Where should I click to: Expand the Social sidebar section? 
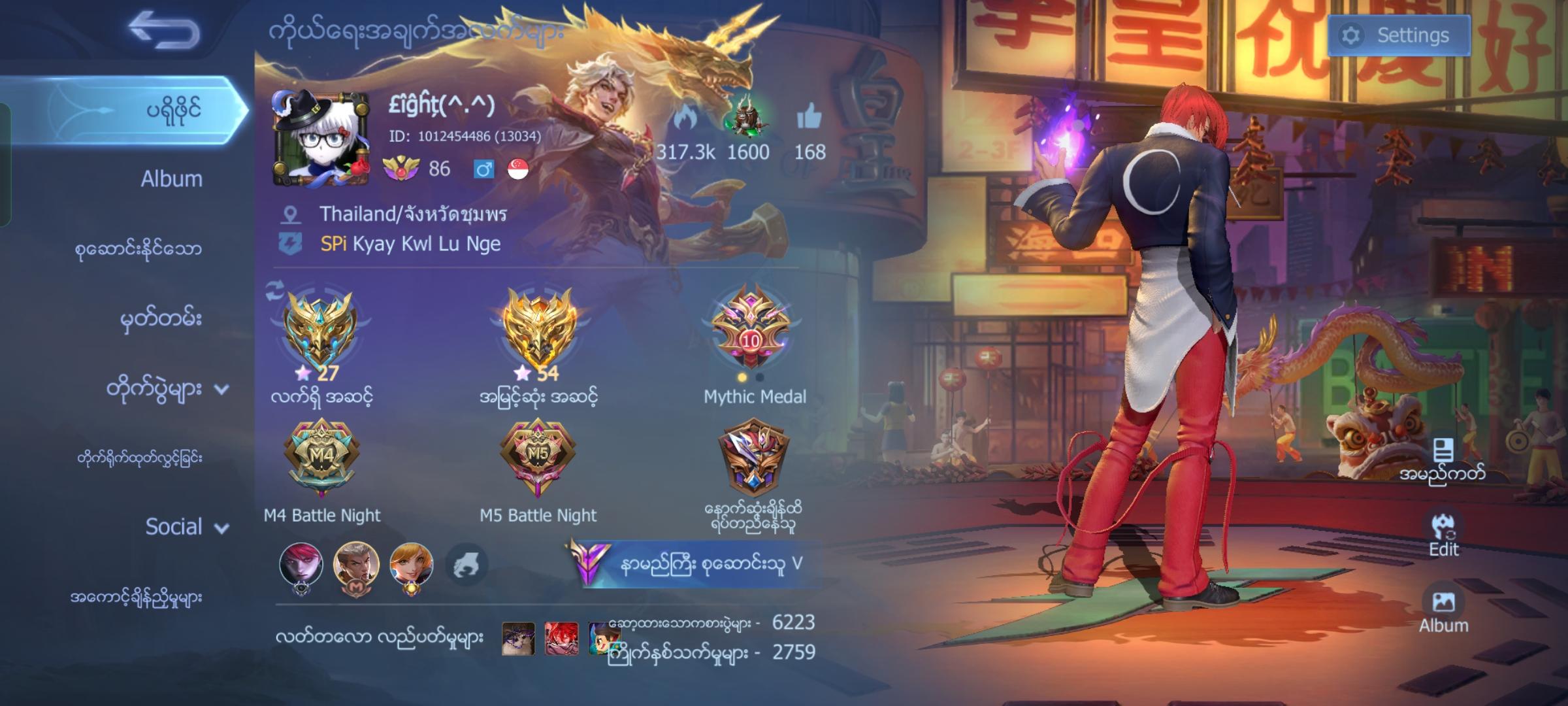(186, 527)
